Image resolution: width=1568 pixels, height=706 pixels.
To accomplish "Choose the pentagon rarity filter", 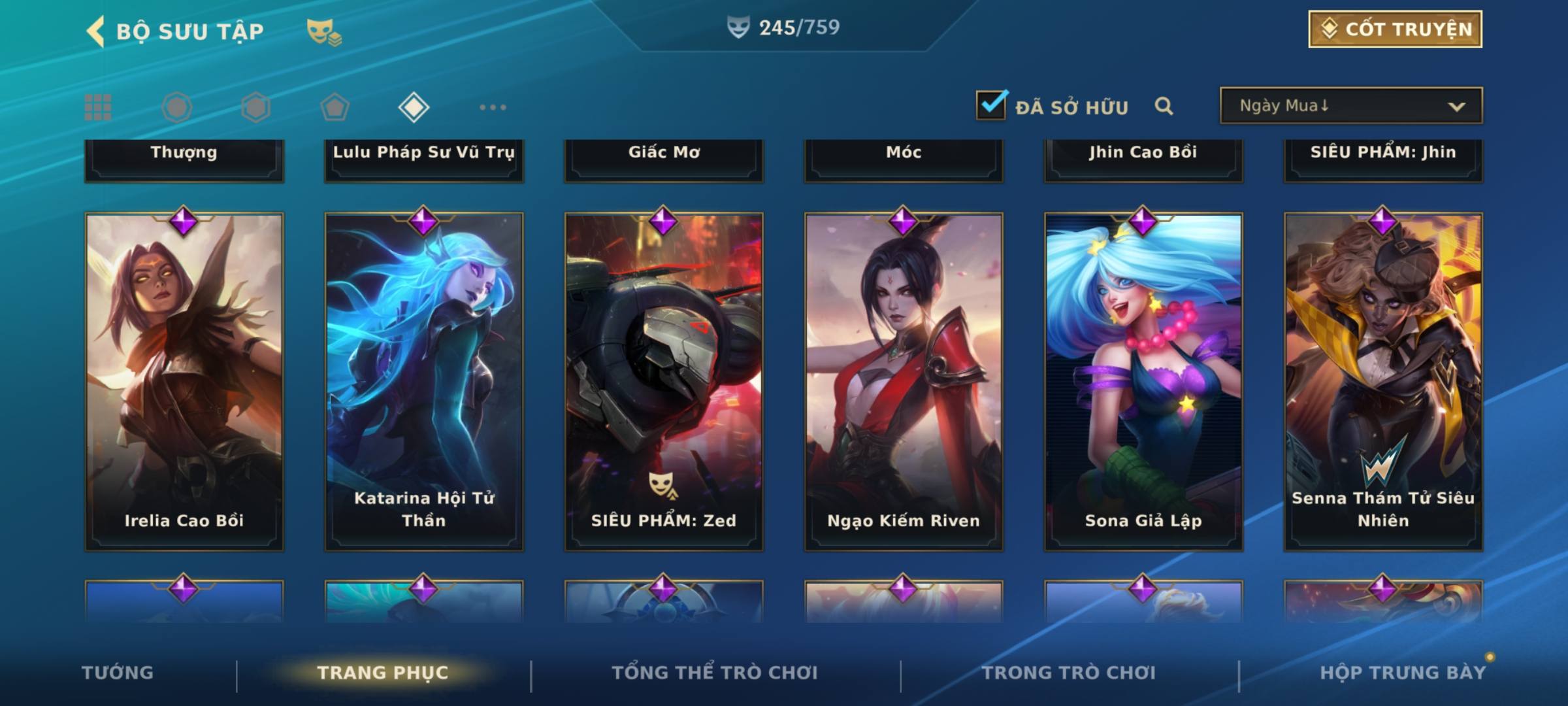I will point(335,107).
